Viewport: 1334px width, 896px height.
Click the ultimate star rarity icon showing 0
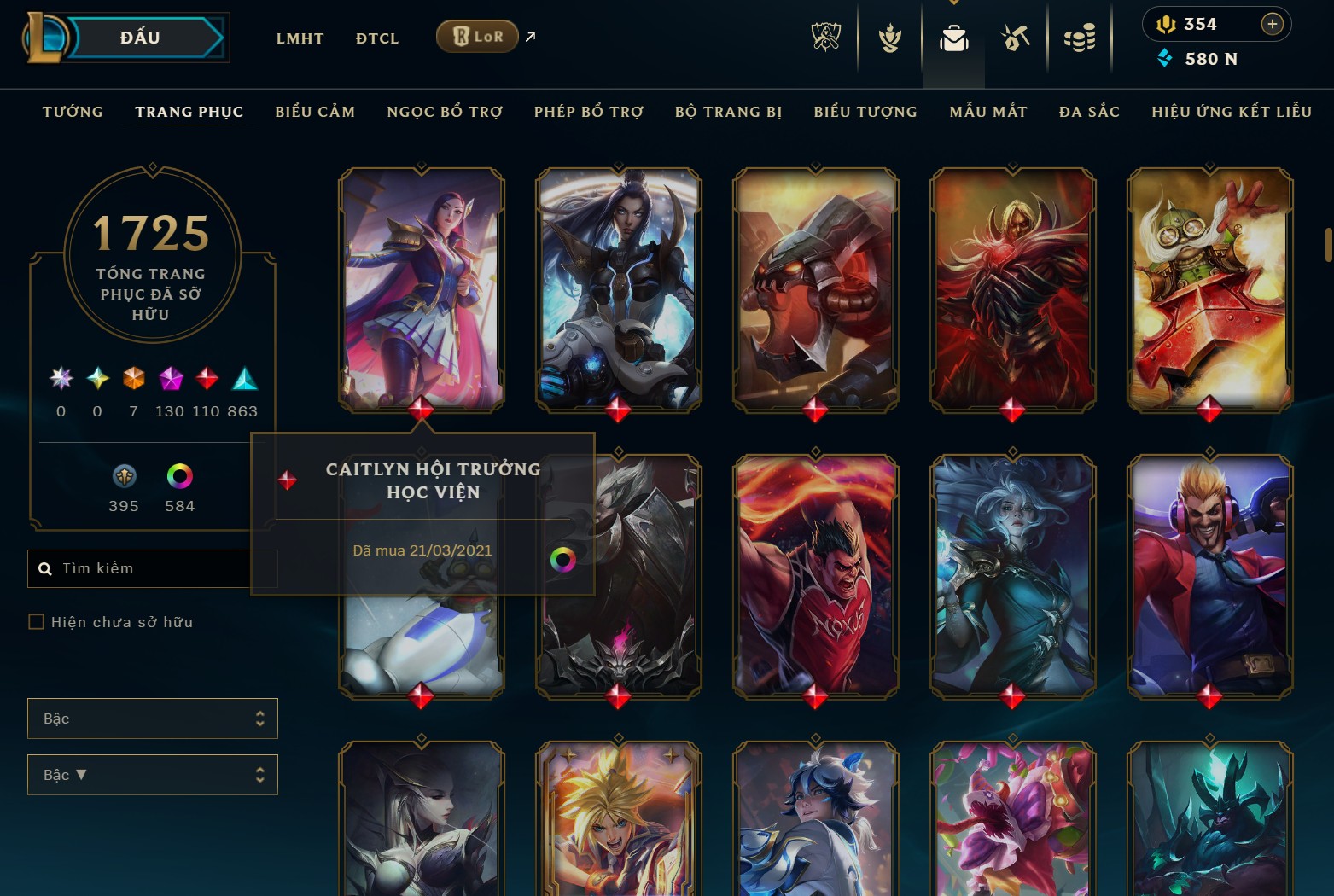pyautogui.click(x=60, y=378)
